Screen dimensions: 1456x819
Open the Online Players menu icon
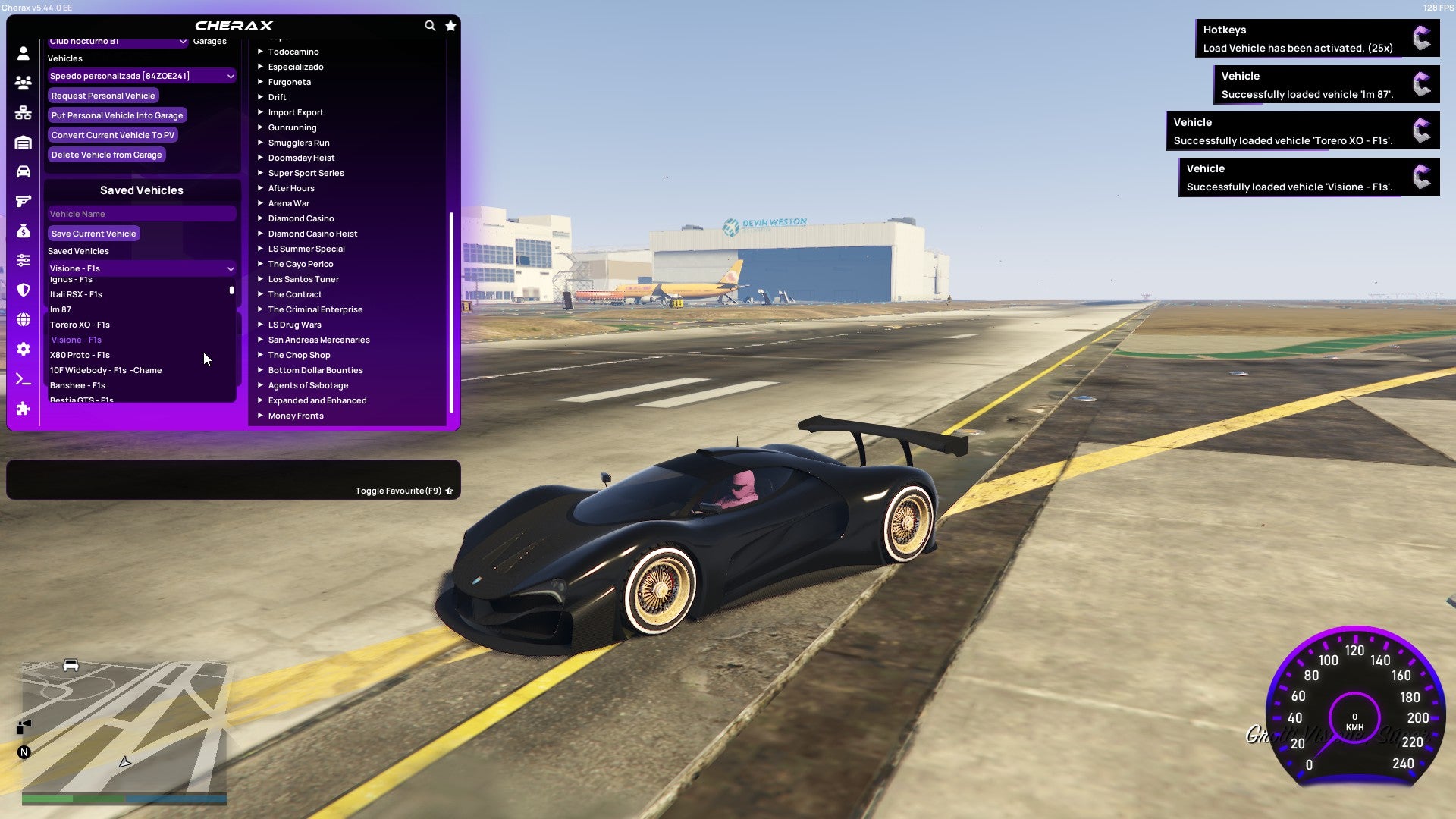pos(23,83)
